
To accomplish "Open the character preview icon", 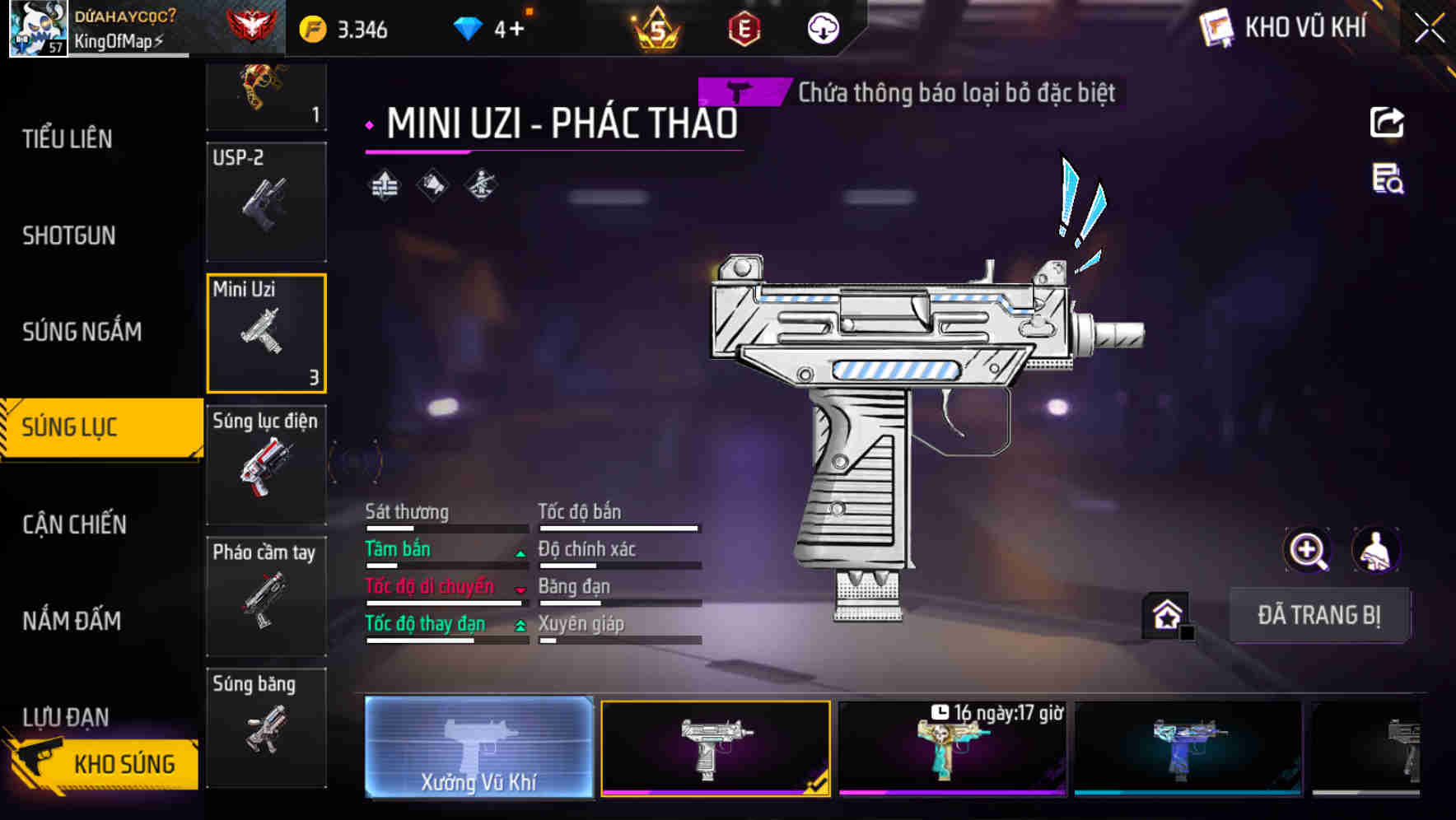I will (x=1375, y=550).
